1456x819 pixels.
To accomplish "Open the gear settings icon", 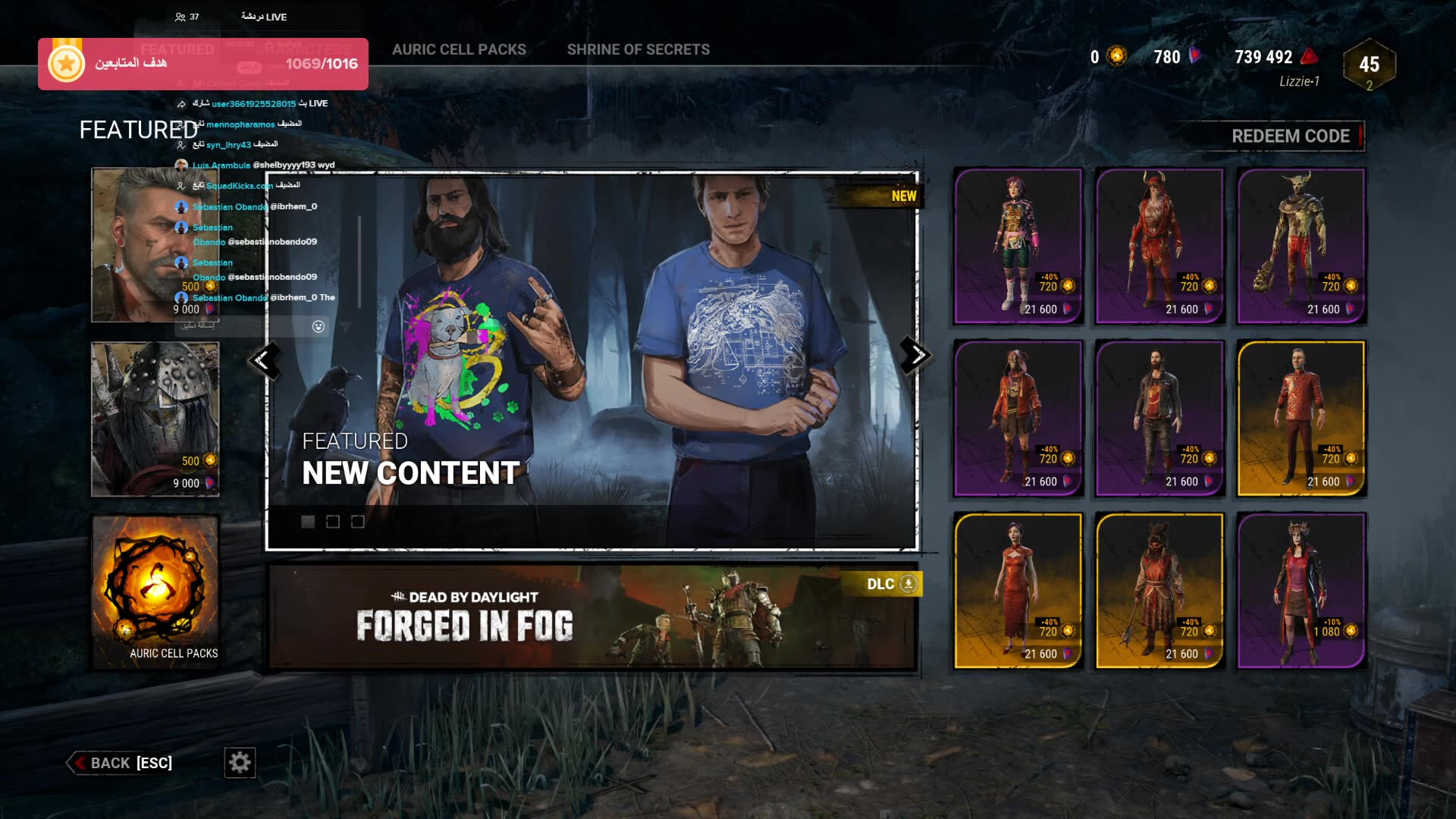I will pyautogui.click(x=240, y=762).
